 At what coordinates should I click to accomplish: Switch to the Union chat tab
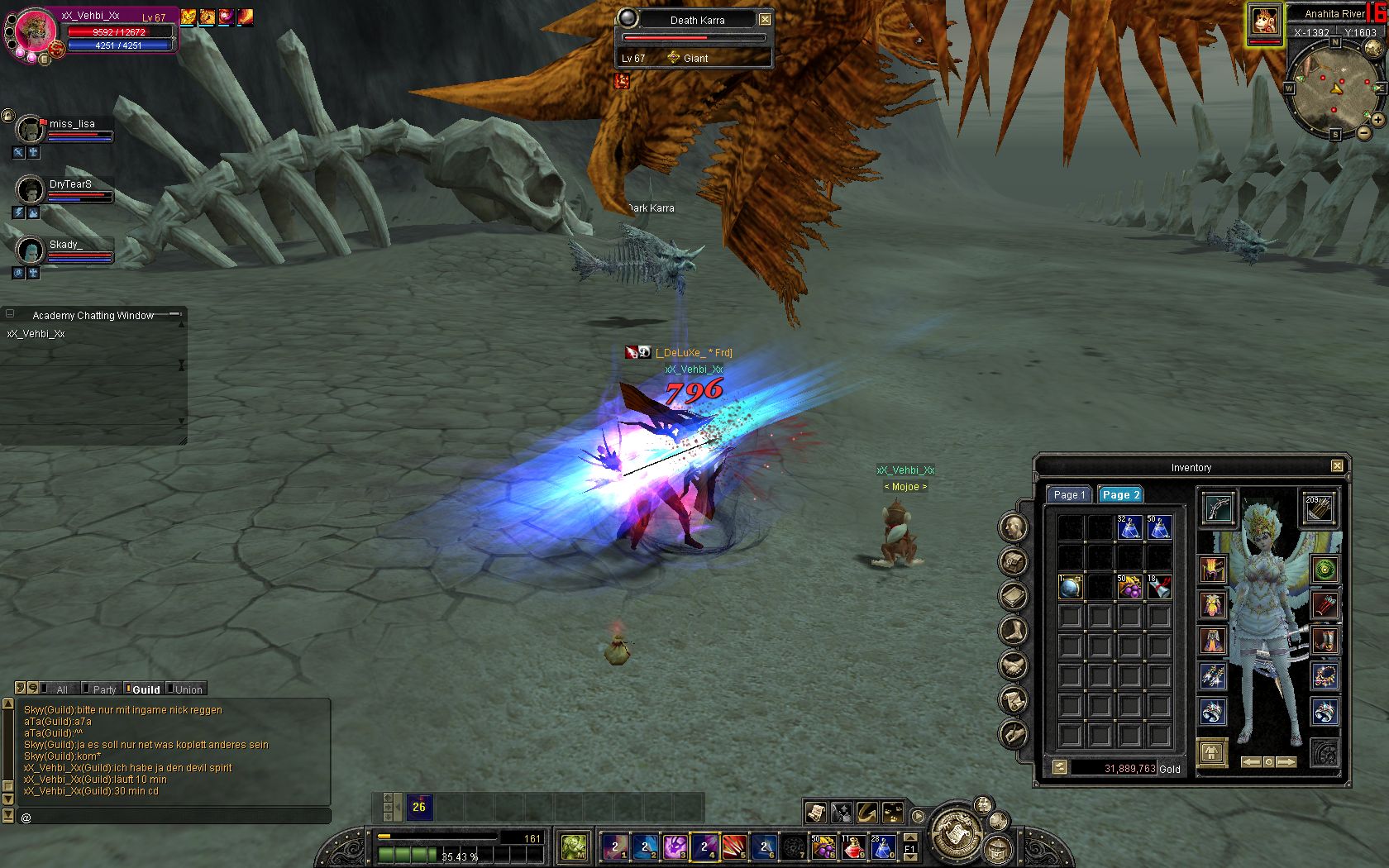(x=188, y=689)
